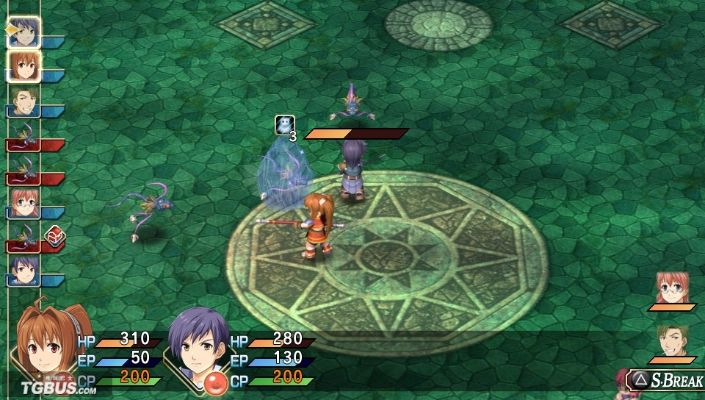
Task: Trigger the green-haired man's S-Break portrait
Action: coord(670,342)
